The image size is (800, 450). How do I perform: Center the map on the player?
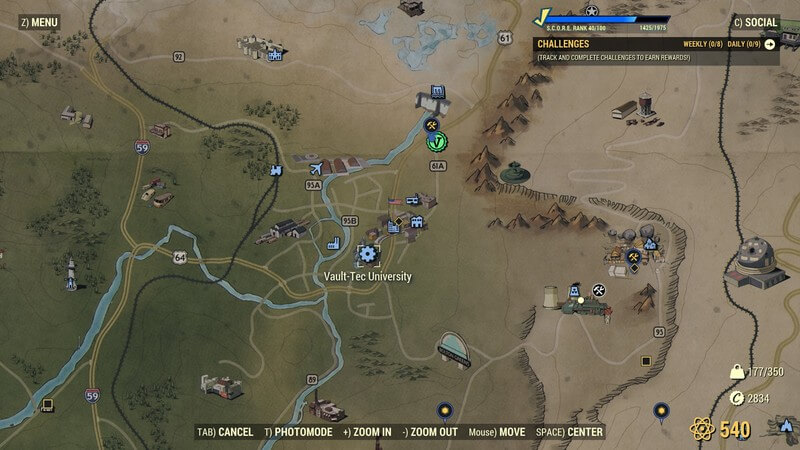pyautogui.click(x=569, y=432)
